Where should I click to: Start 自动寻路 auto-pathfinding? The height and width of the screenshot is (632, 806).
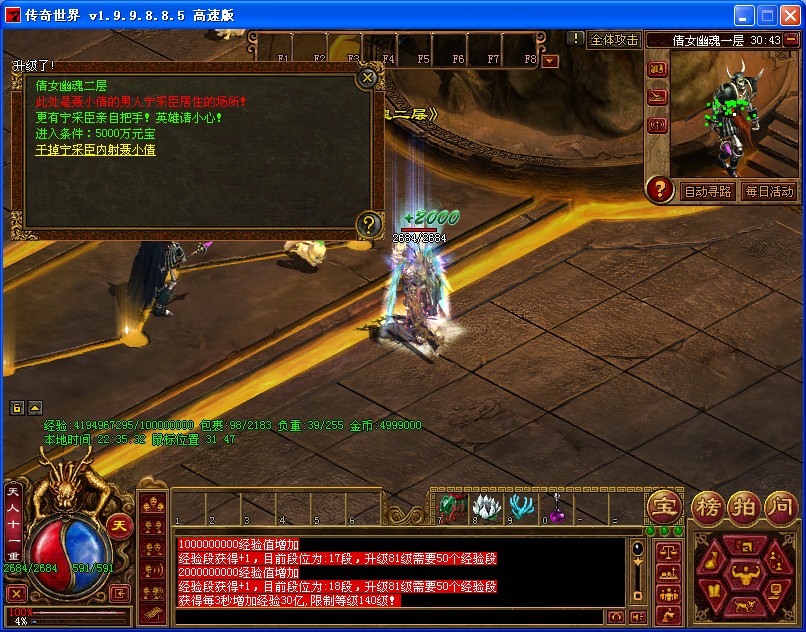point(706,191)
